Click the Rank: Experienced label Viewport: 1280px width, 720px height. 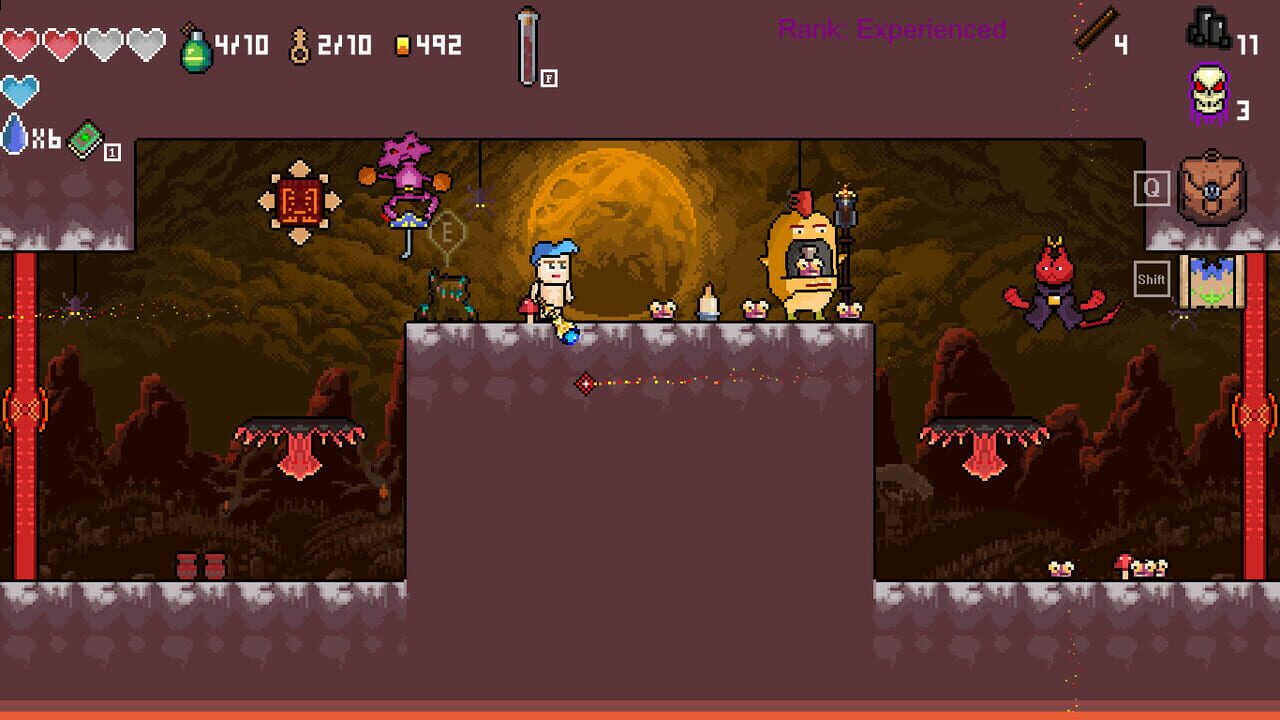coord(889,28)
